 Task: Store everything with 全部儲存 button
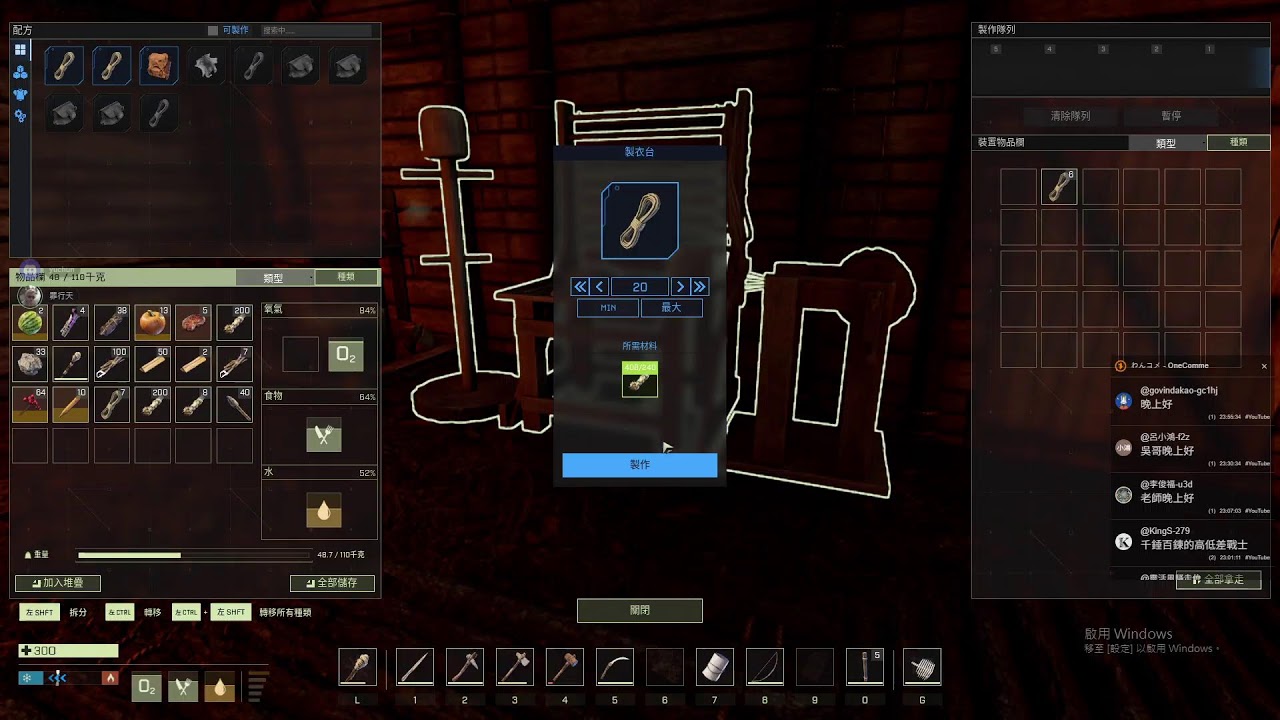[x=332, y=583]
